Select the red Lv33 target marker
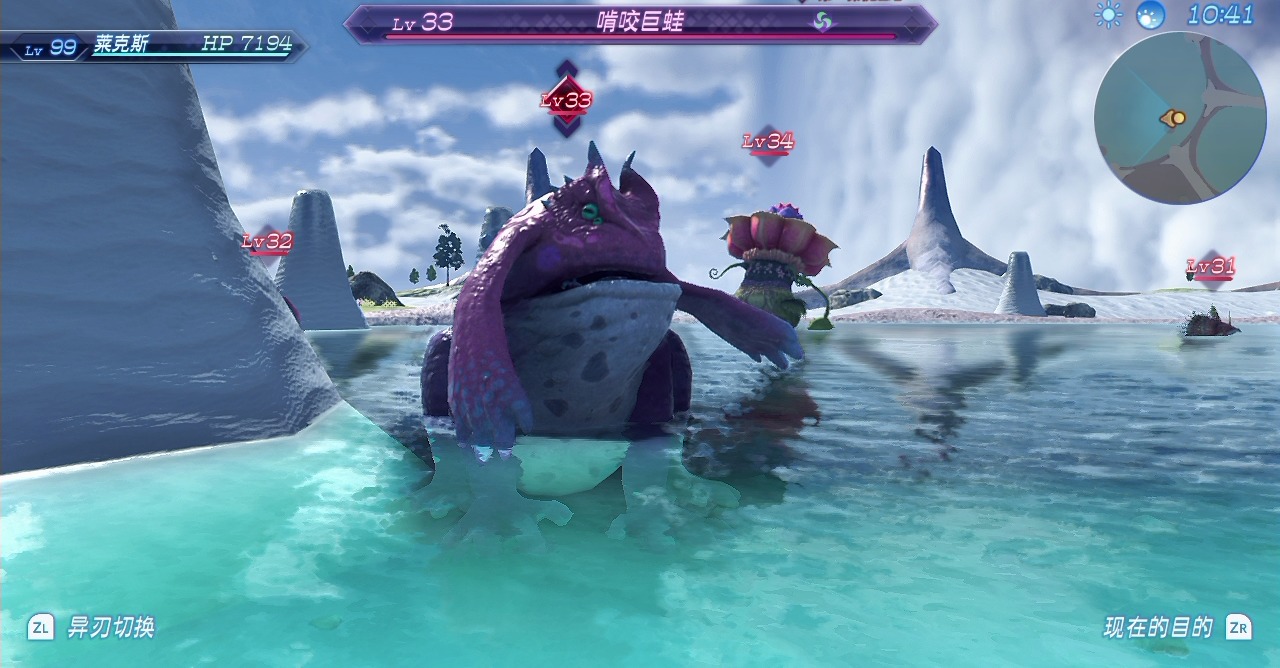 pos(567,100)
